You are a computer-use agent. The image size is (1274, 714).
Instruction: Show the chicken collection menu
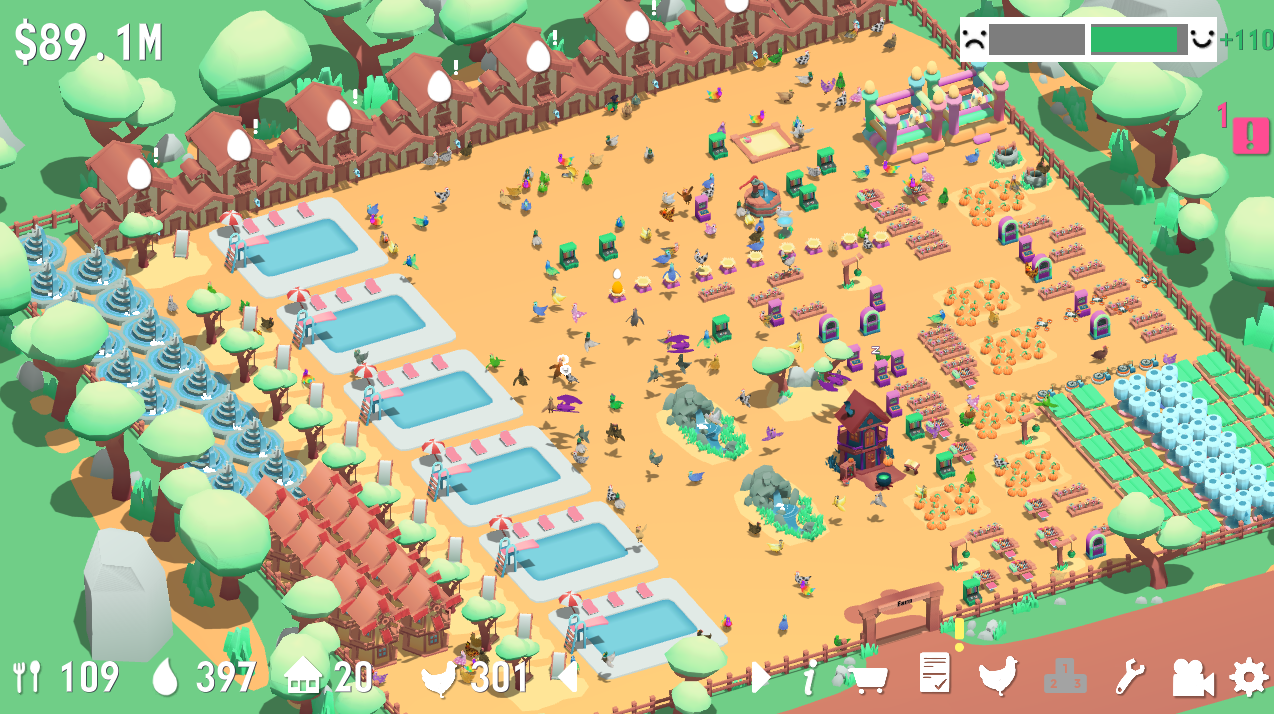[x=998, y=676]
